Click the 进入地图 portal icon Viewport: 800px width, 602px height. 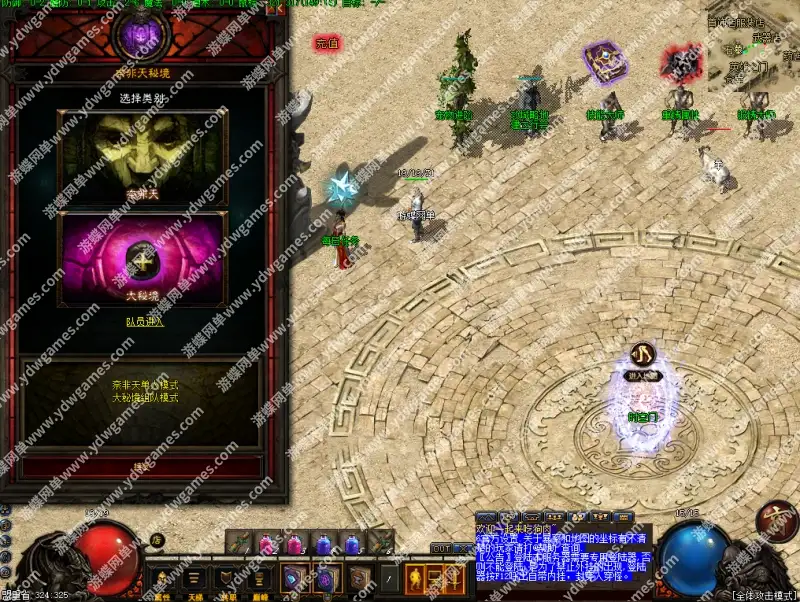pyautogui.click(x=640, y=357)
